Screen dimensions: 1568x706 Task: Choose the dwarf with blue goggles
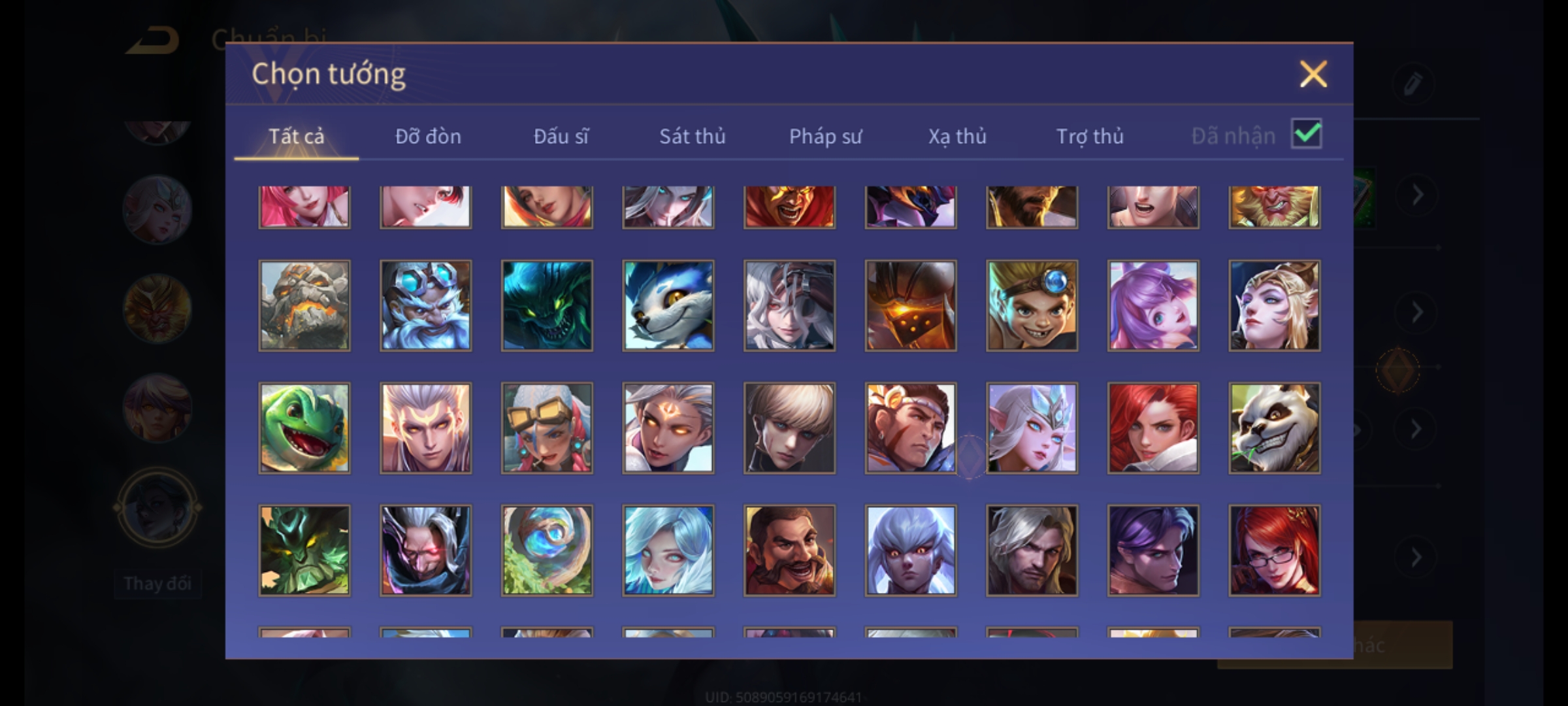click(425, 305)
